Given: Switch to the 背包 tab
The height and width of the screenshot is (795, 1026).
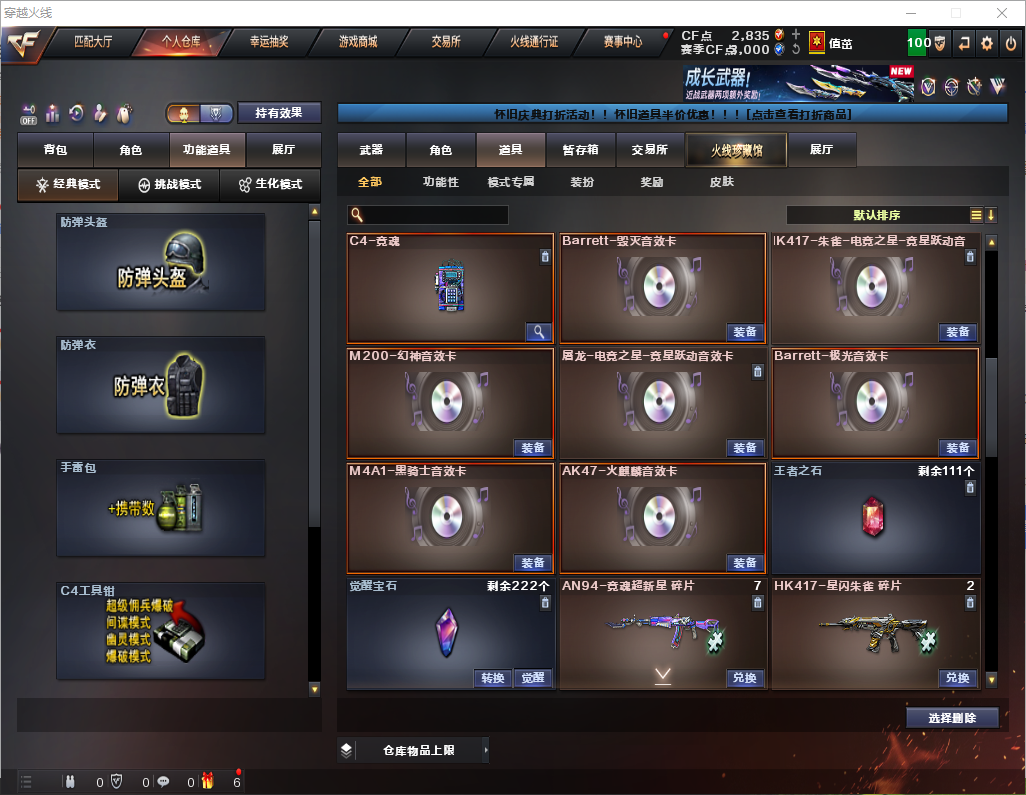Looking at the screenshot, I should (x=55, y=150).
